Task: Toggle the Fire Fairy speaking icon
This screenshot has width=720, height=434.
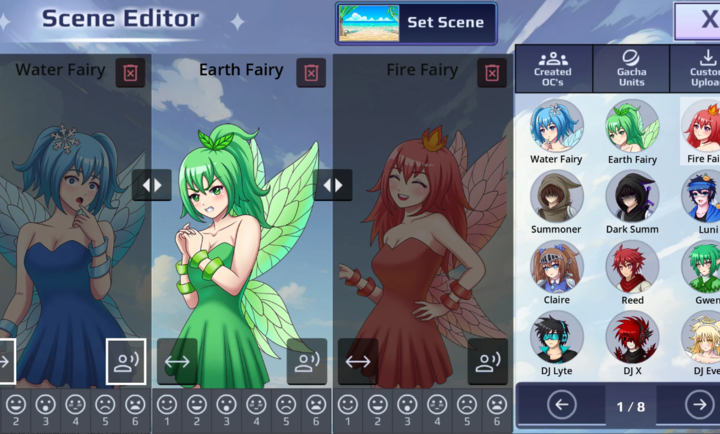Action: [487, 361]
